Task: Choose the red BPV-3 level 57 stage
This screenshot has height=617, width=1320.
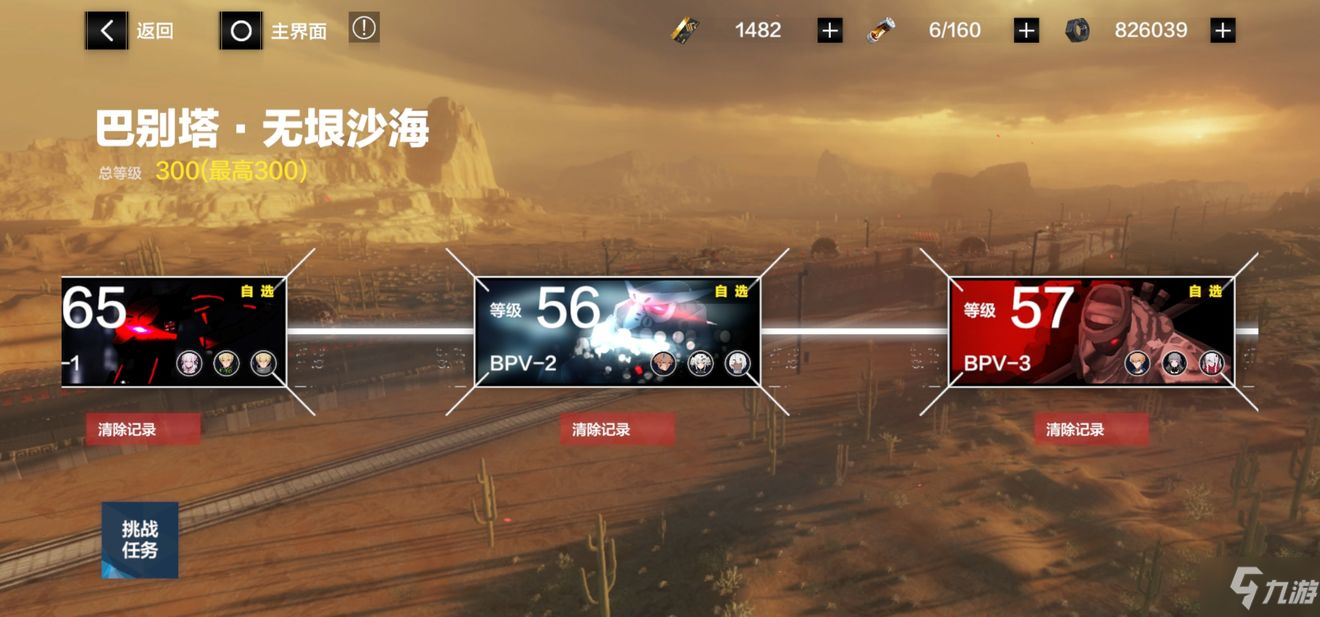Action: 1090,332
